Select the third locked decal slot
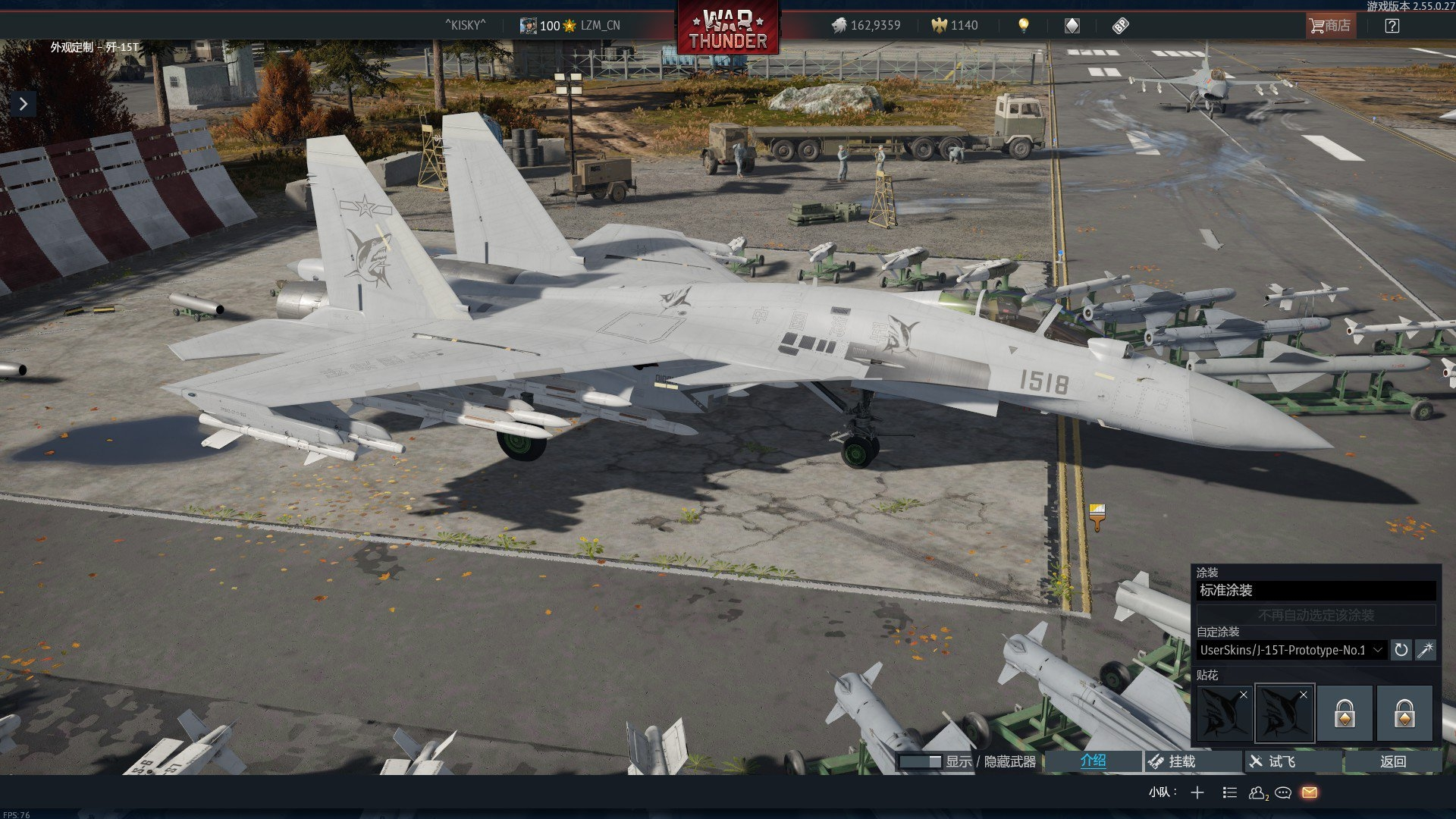The image size is (1456, 819). [1345, 714]
